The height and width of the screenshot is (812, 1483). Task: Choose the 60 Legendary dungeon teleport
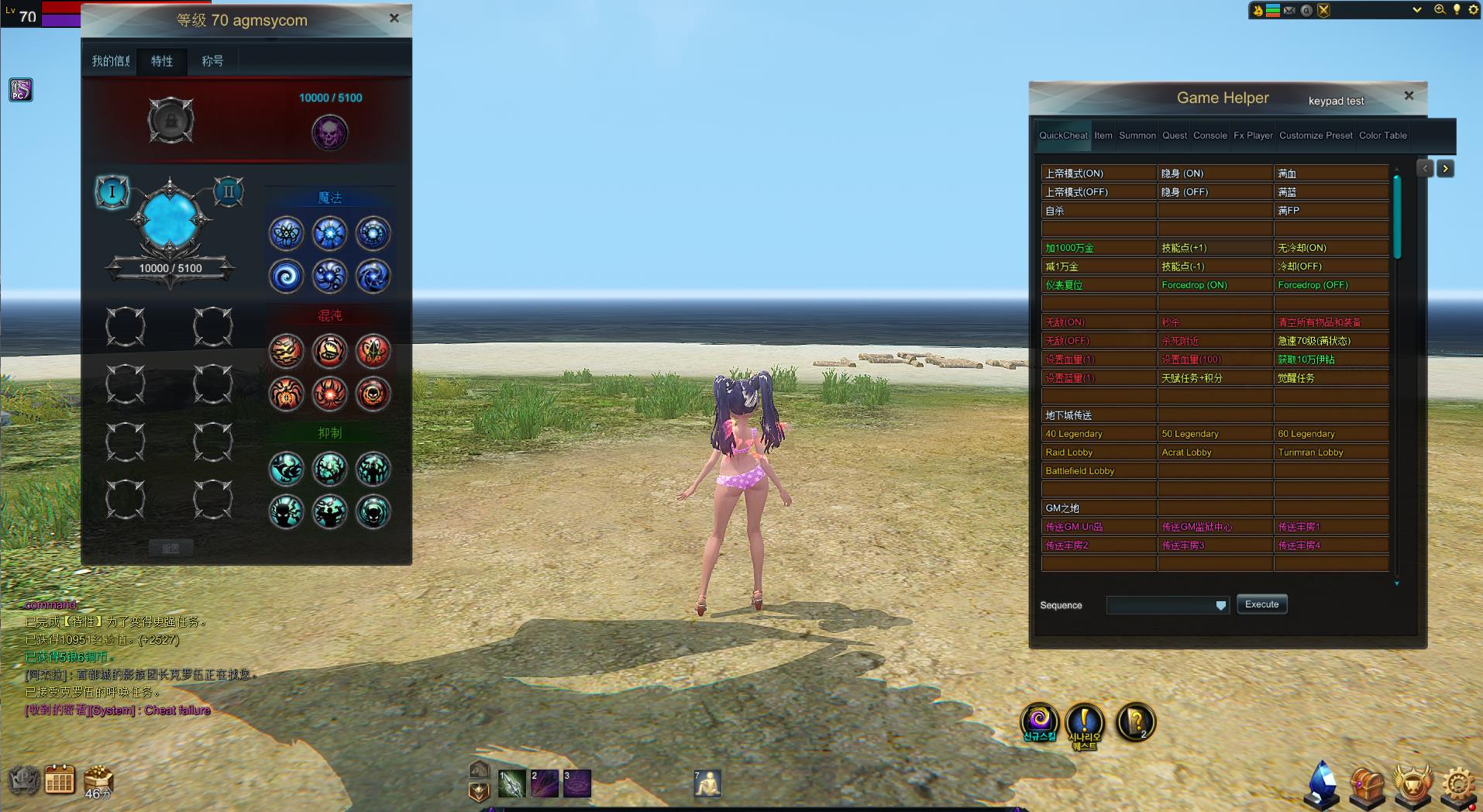(1330, 434)
